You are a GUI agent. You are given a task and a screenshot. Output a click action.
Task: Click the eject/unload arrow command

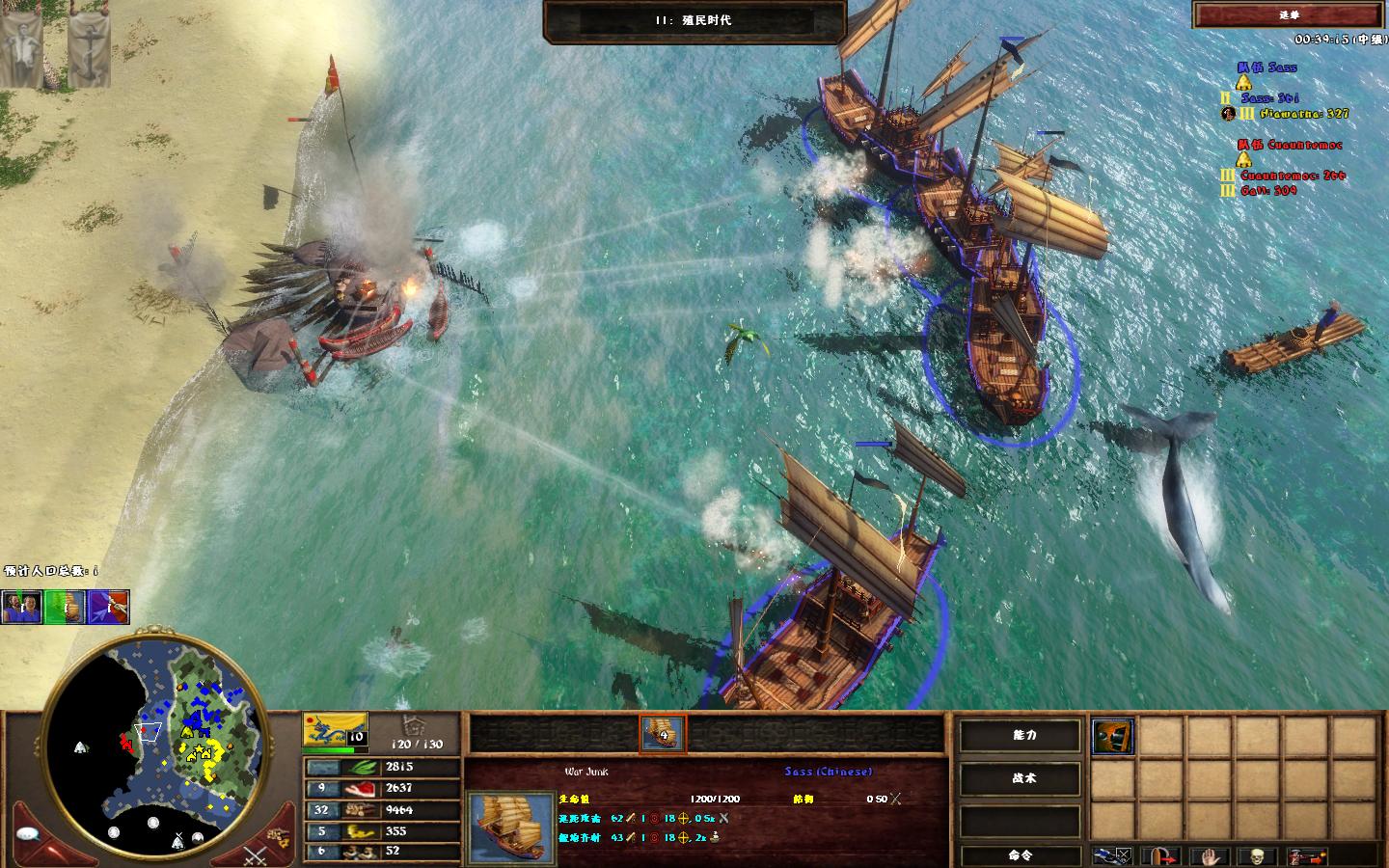(1165, 855)
